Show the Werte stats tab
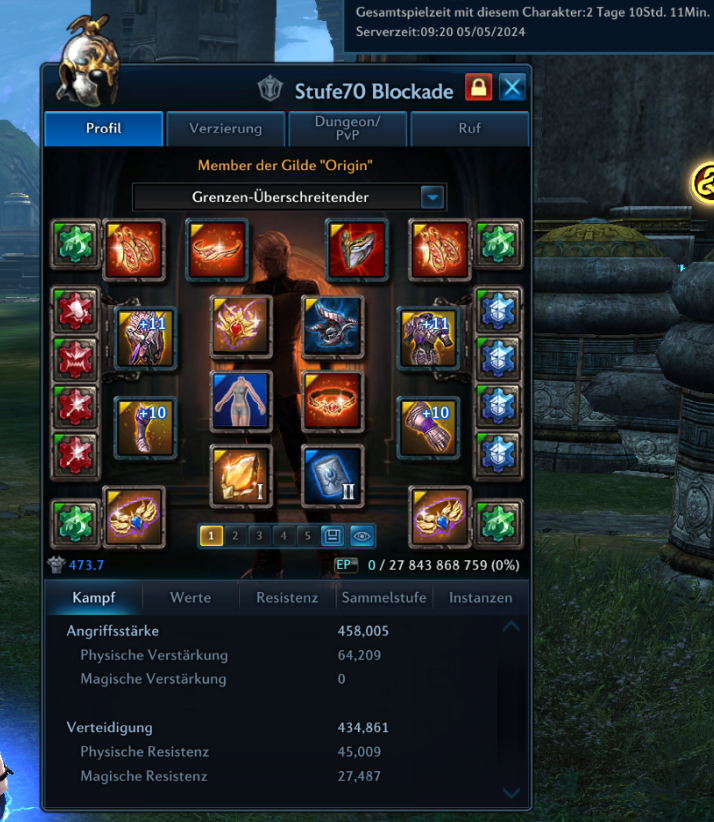 pos(190,598)
